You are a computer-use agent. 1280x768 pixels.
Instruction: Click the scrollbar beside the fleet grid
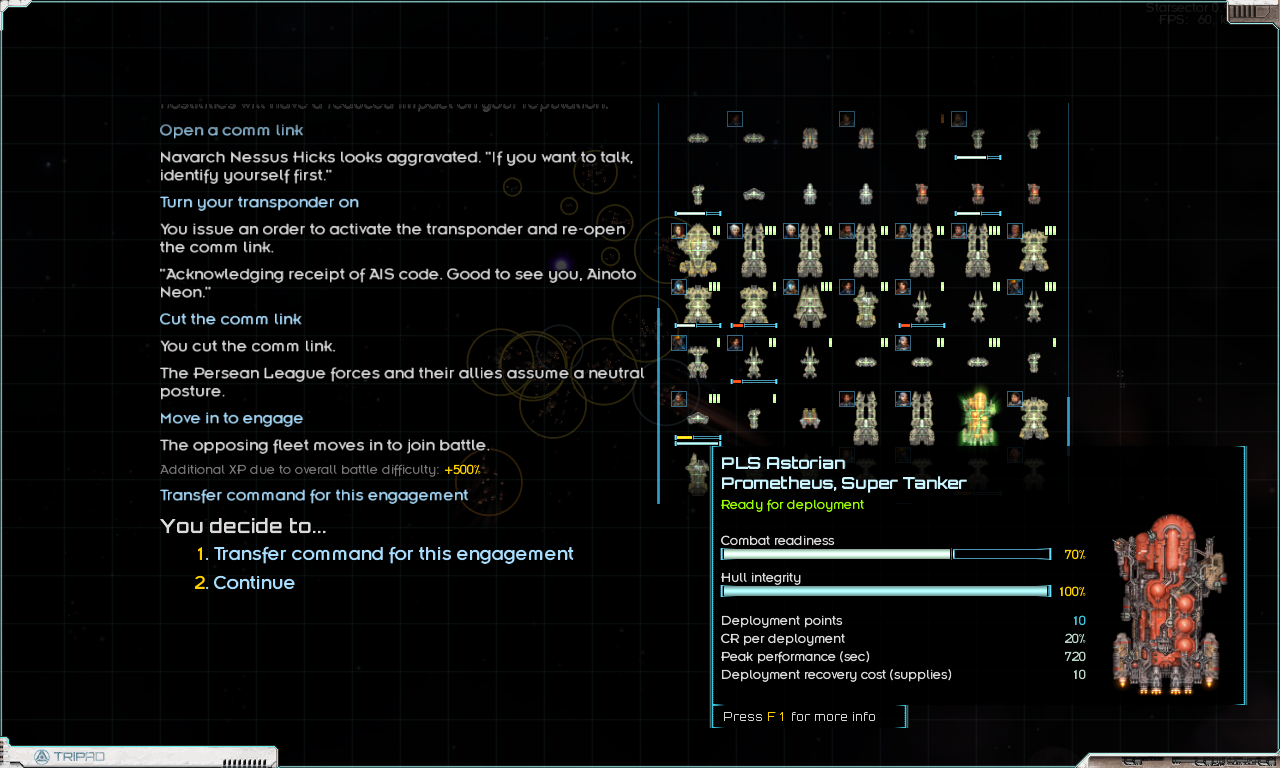click(x=1068, y=420)
